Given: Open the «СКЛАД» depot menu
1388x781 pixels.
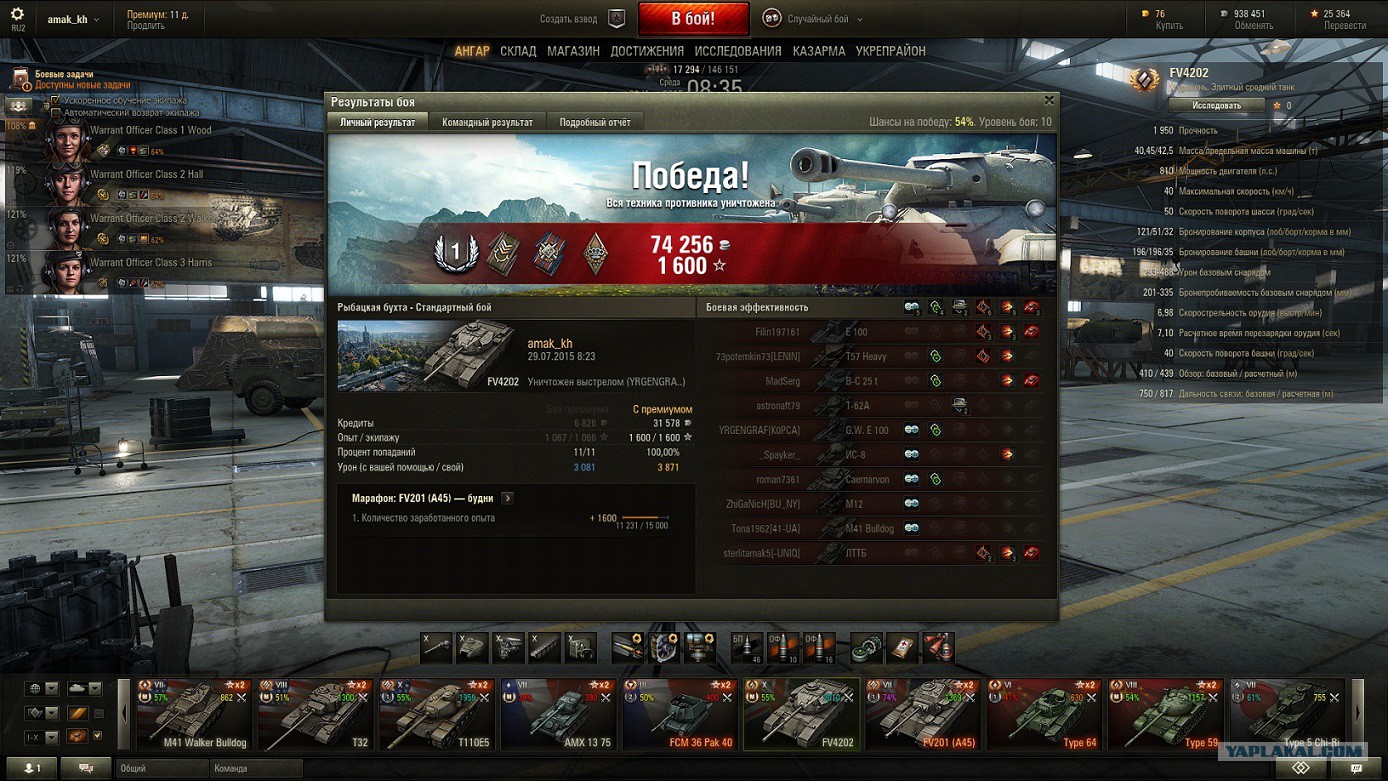Looking at the screenshot, I should click(x=518, y=51).
